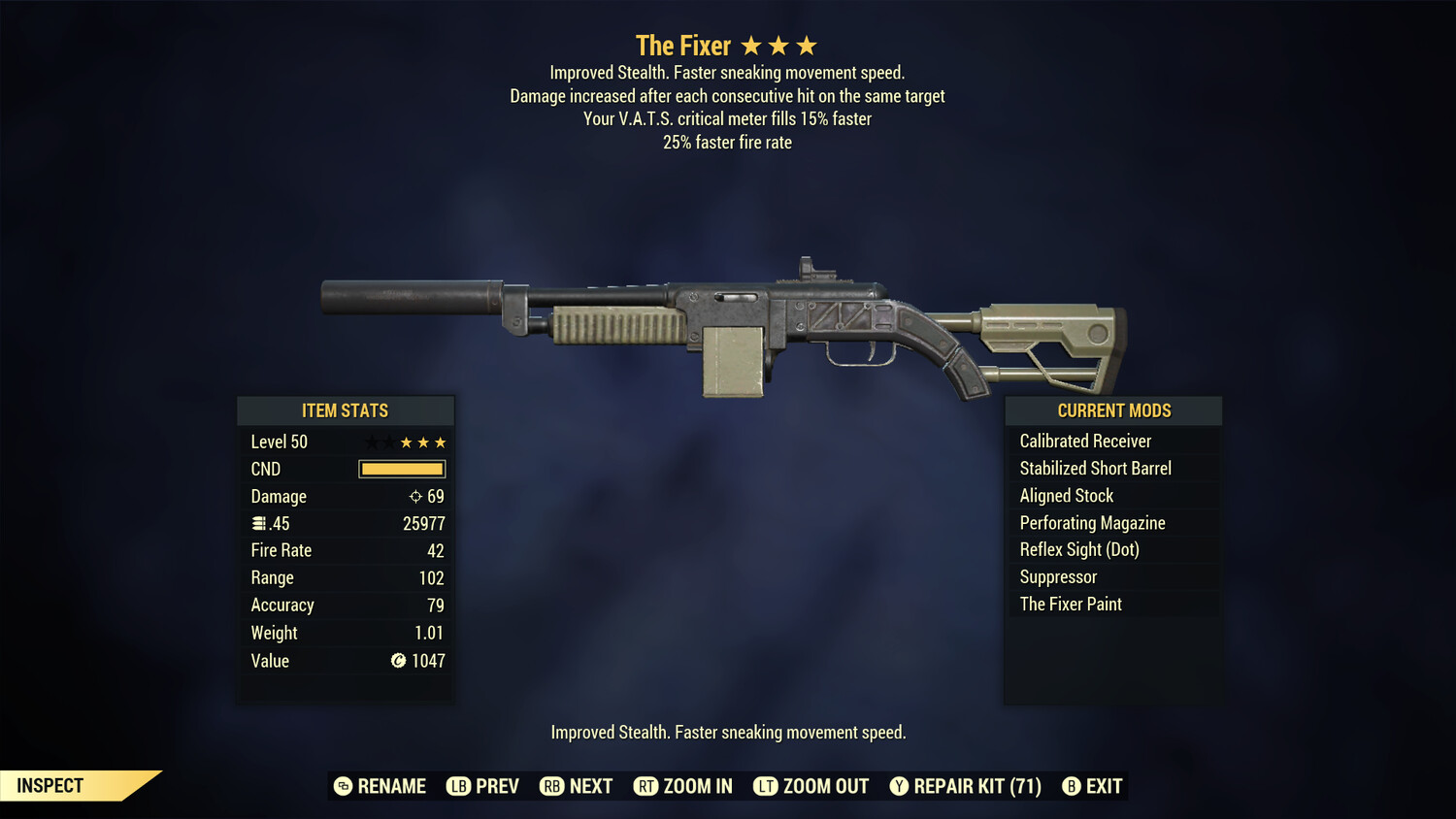The height and width of the screenshot is (819, 1456).
Task: Select the Aligned Stock mod entry
Action: click(x=1066, y=495)
